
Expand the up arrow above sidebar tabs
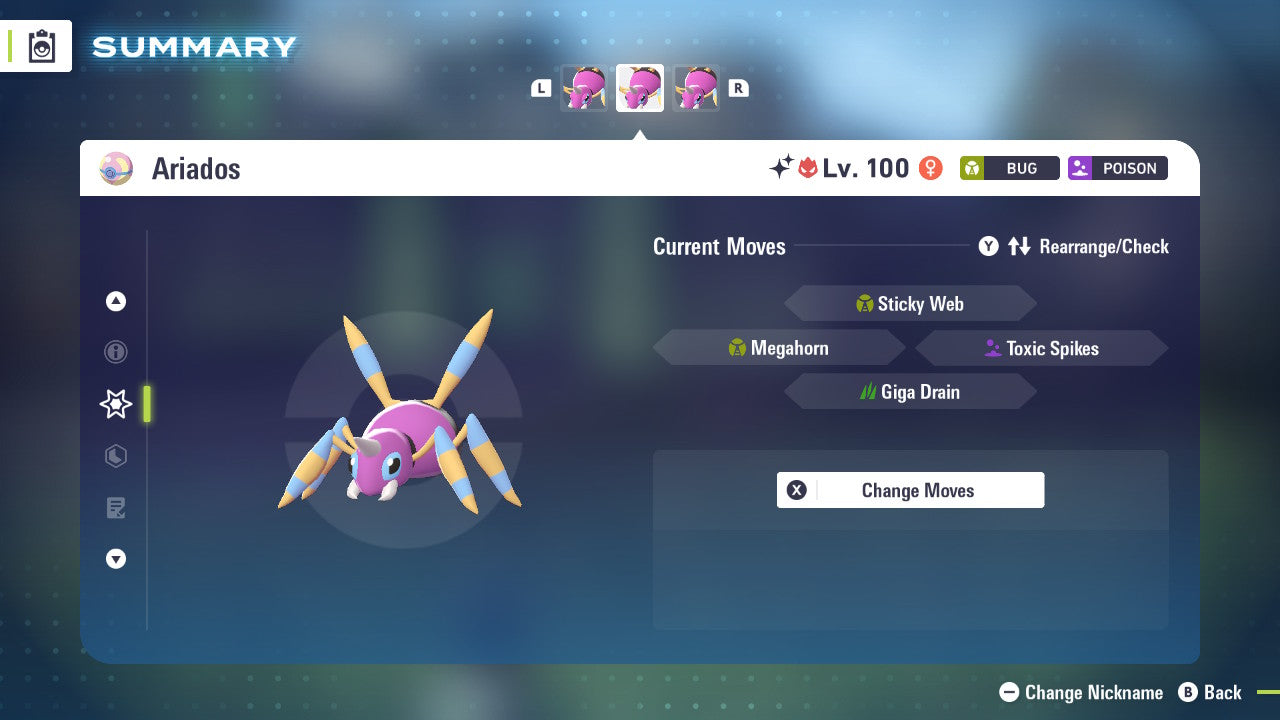pyautogui.click(x=115, y=301)
